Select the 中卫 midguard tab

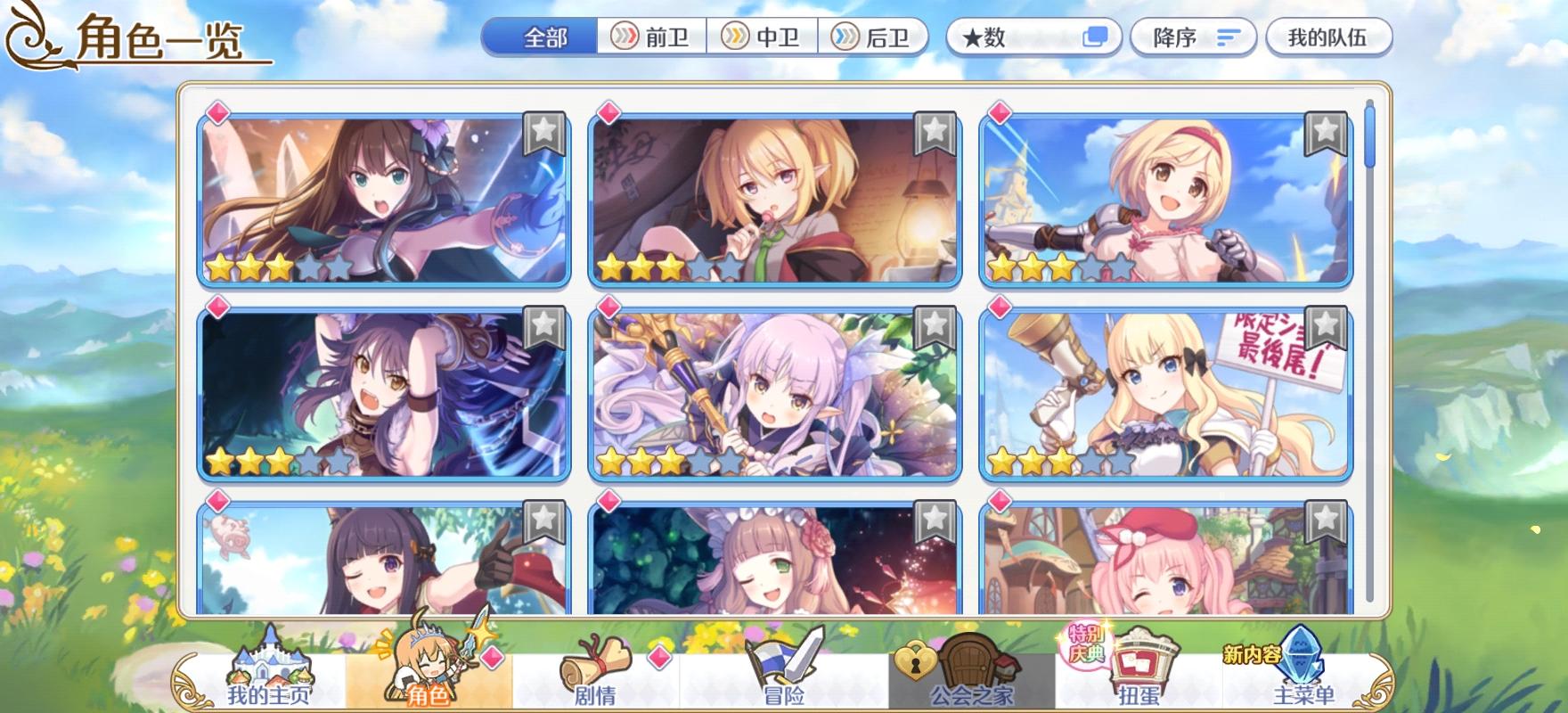pyautogui.click(x=763, y=37)
